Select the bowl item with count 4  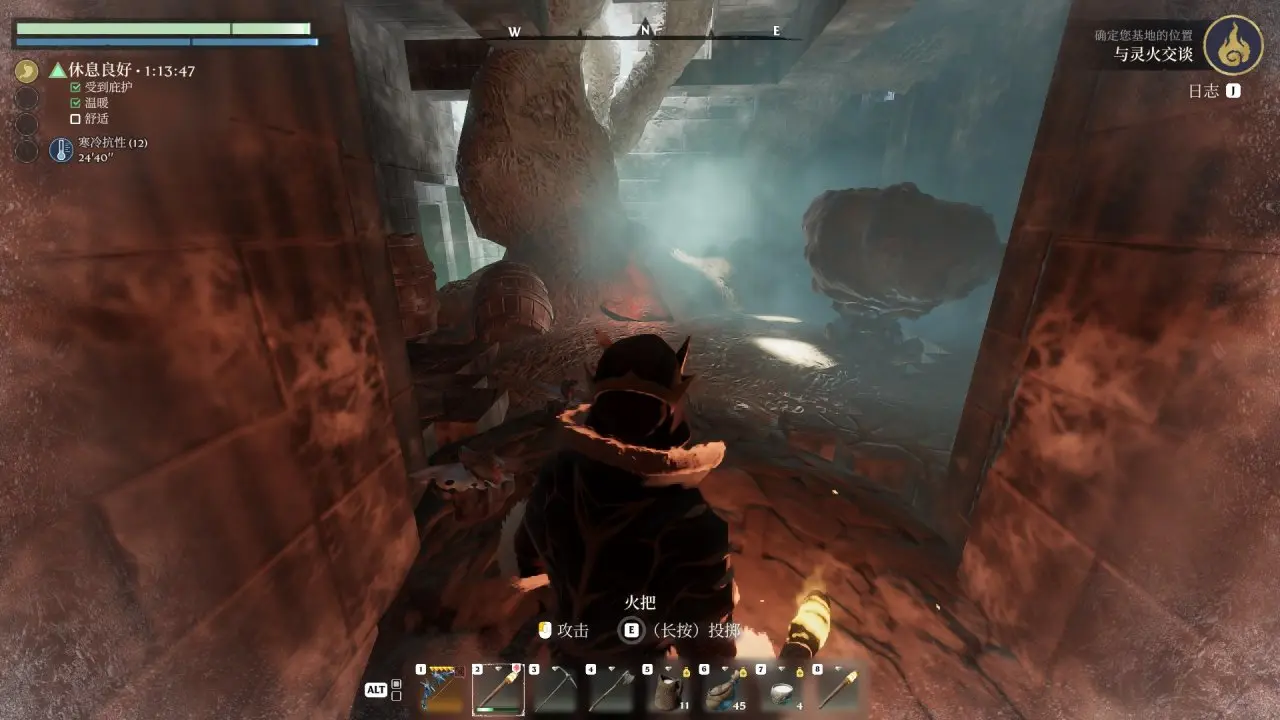(782, 689)
